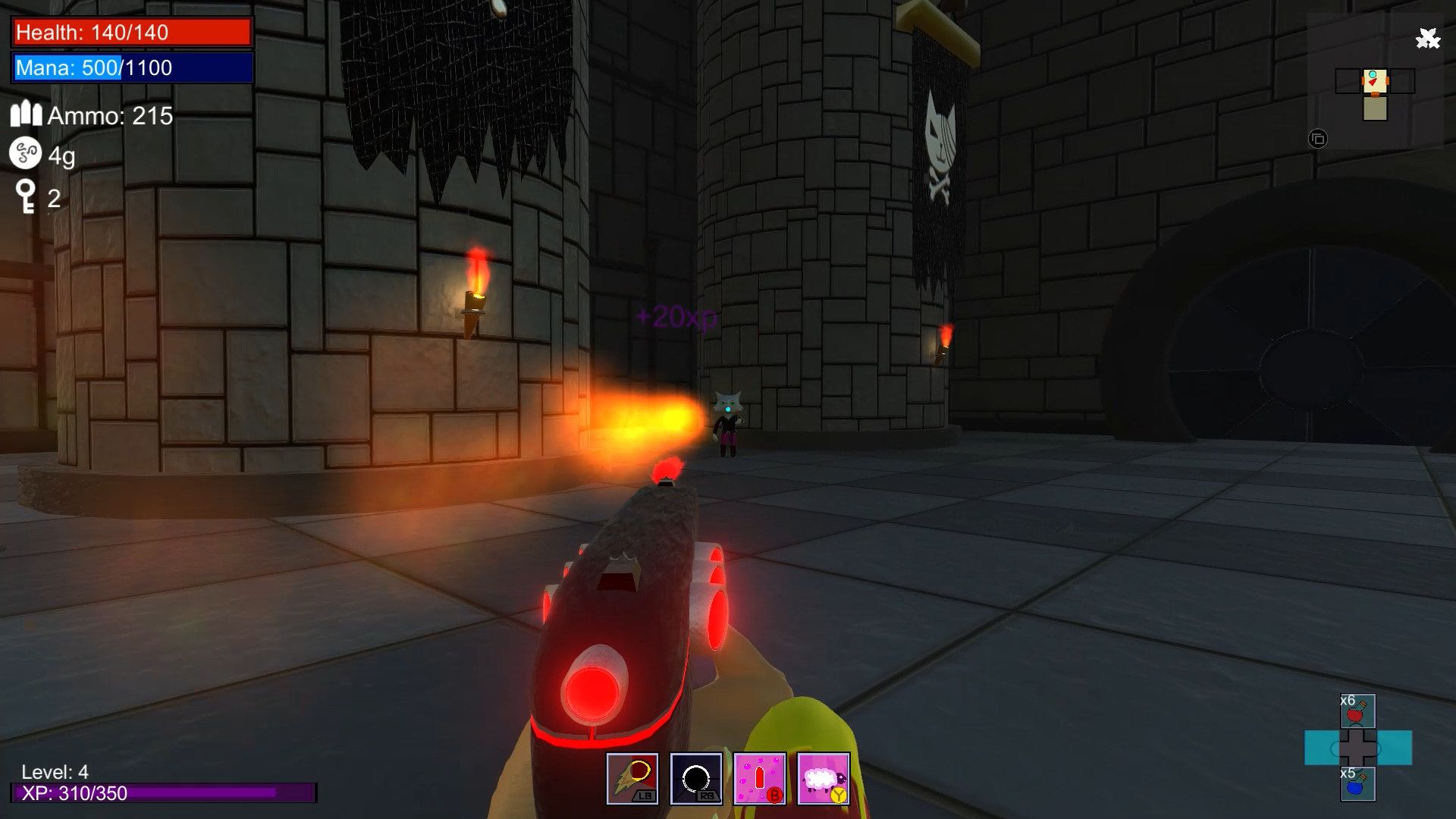Click the Health bar showing 140/140

tap(130, 32)
